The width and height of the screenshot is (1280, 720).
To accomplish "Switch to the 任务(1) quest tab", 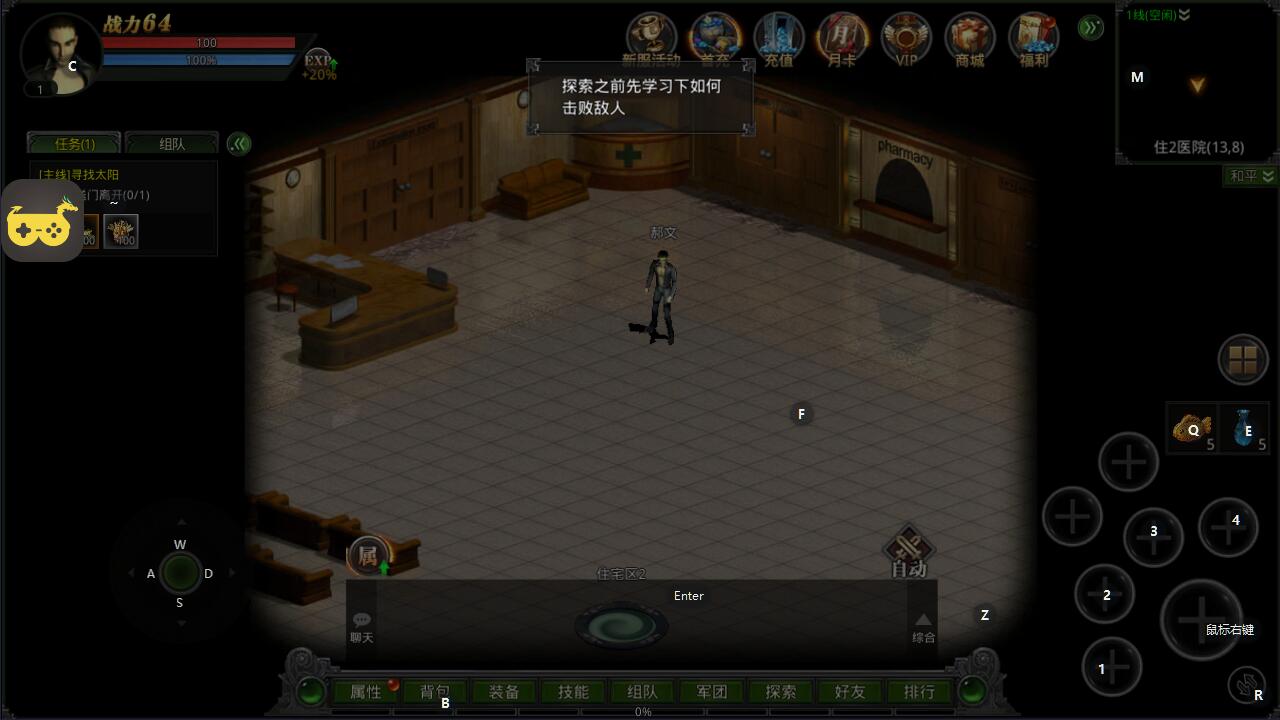I will pyautogui.click(x=74, y=144).
